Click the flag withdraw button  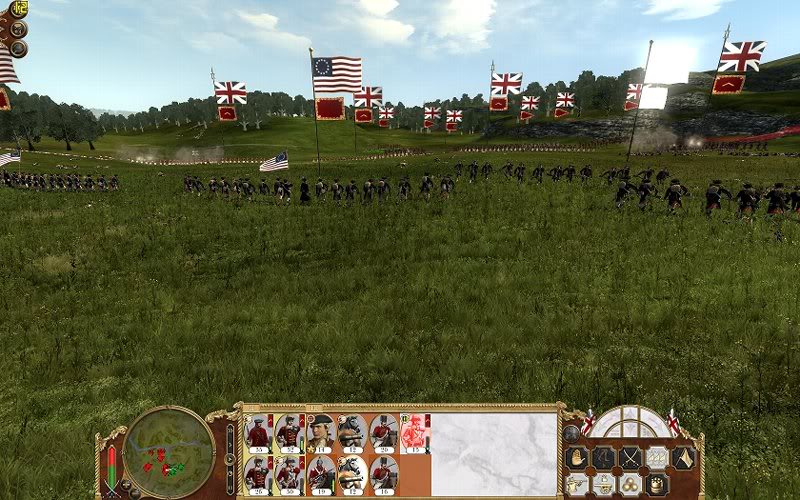[682, 458]
